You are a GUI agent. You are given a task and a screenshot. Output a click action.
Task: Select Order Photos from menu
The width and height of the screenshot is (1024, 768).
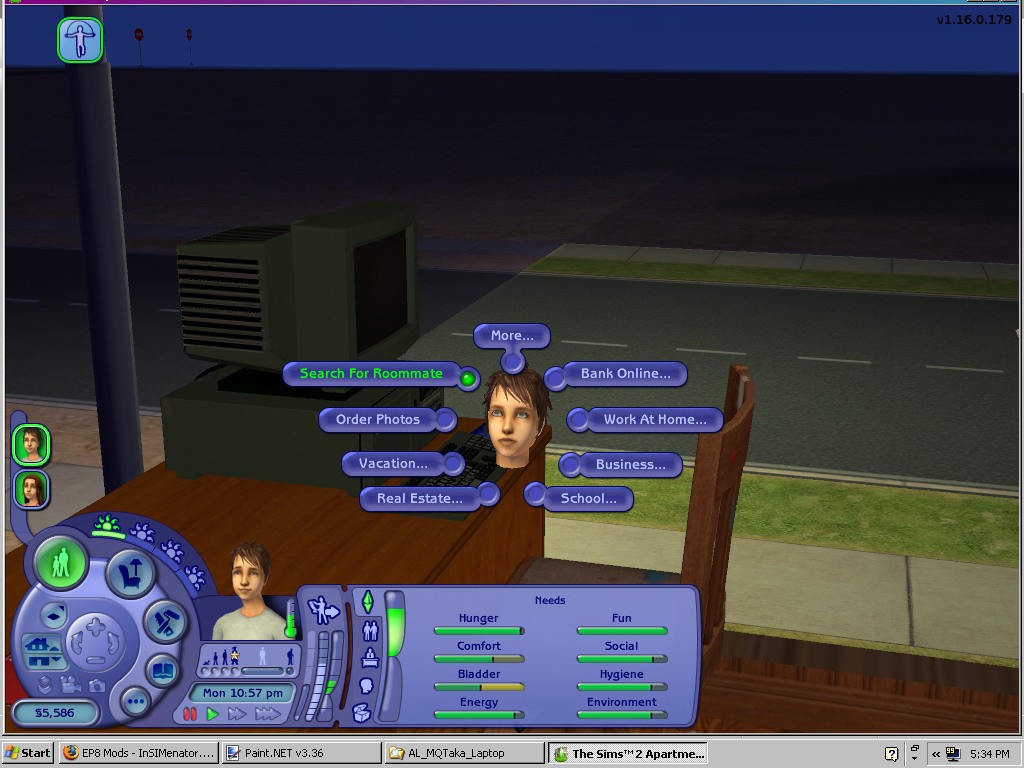(x=378, y=420)
